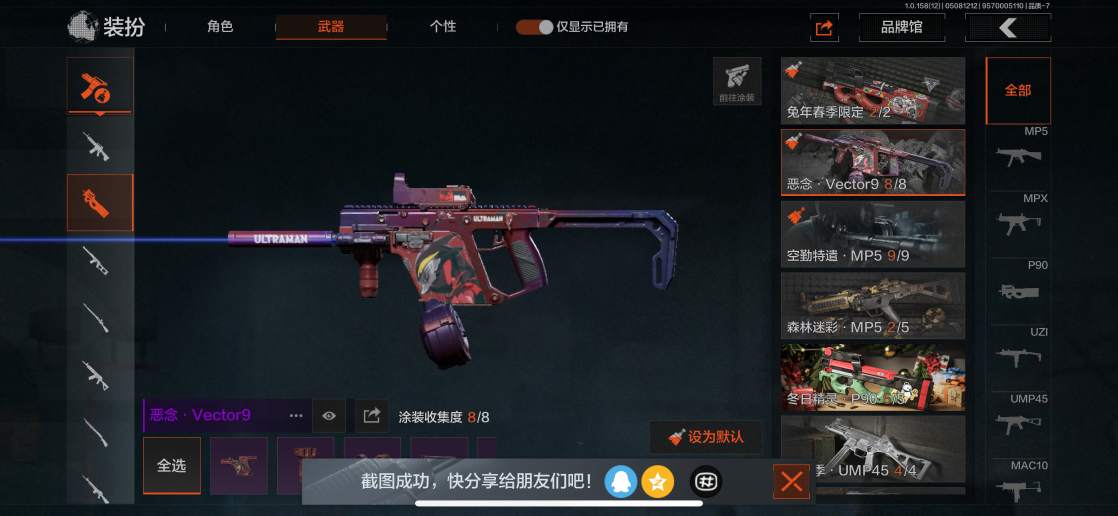Open 前往涂装 painting shortcut
The image size is (1118, 516).
coord(737,82)
